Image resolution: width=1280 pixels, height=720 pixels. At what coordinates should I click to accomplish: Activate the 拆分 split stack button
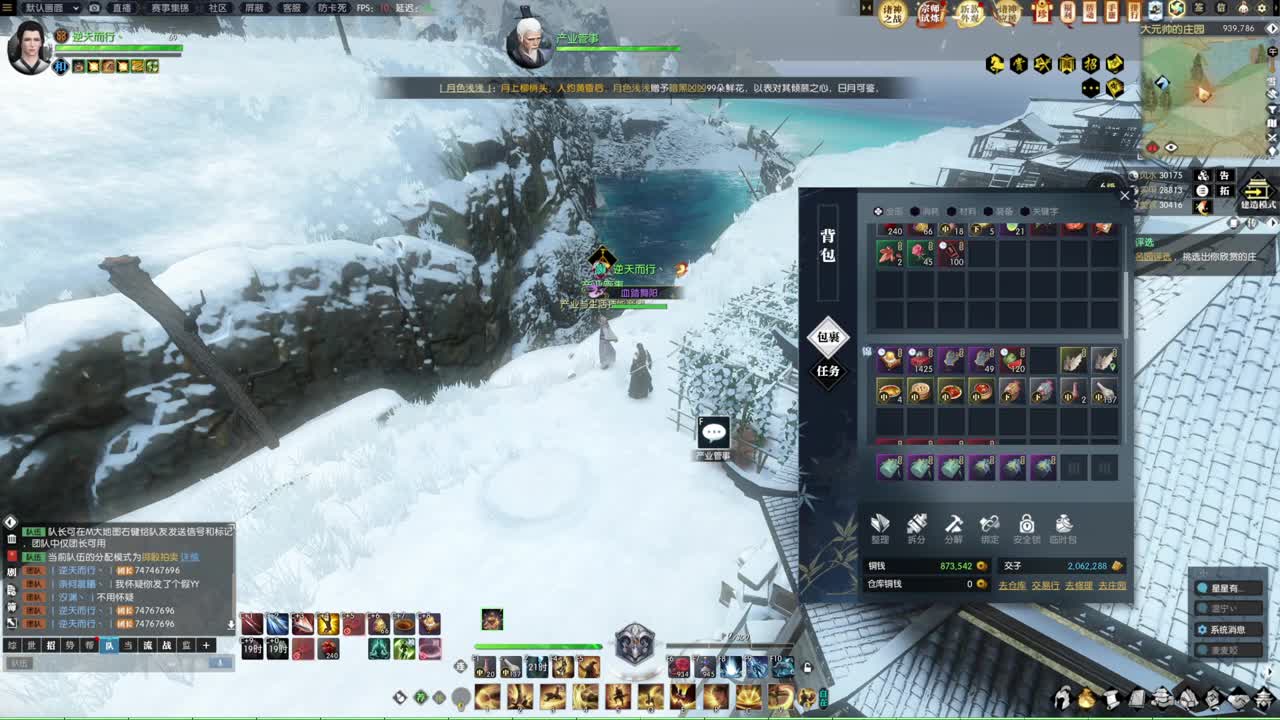[916, 528]
